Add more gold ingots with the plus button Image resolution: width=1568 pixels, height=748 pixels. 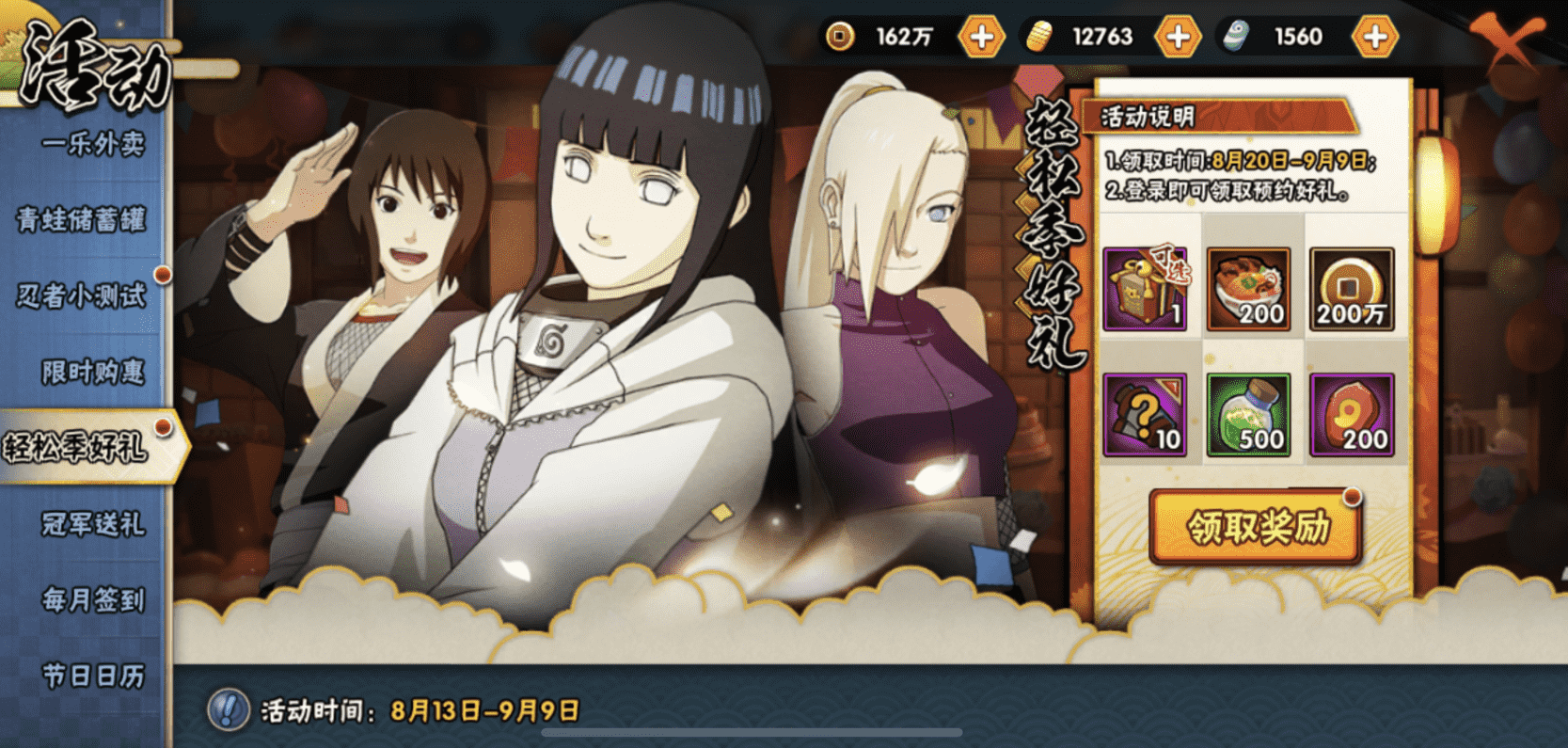point(1177,38)
